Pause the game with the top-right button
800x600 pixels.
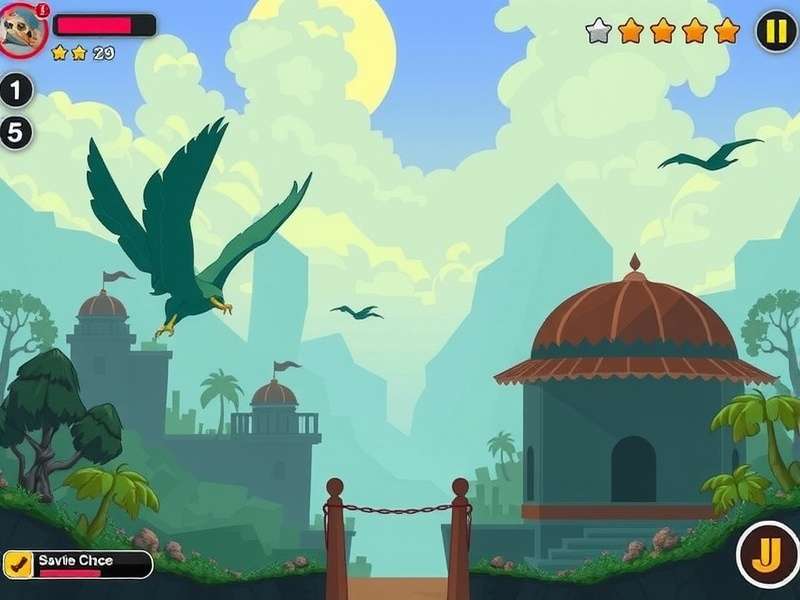coord(776,31)
